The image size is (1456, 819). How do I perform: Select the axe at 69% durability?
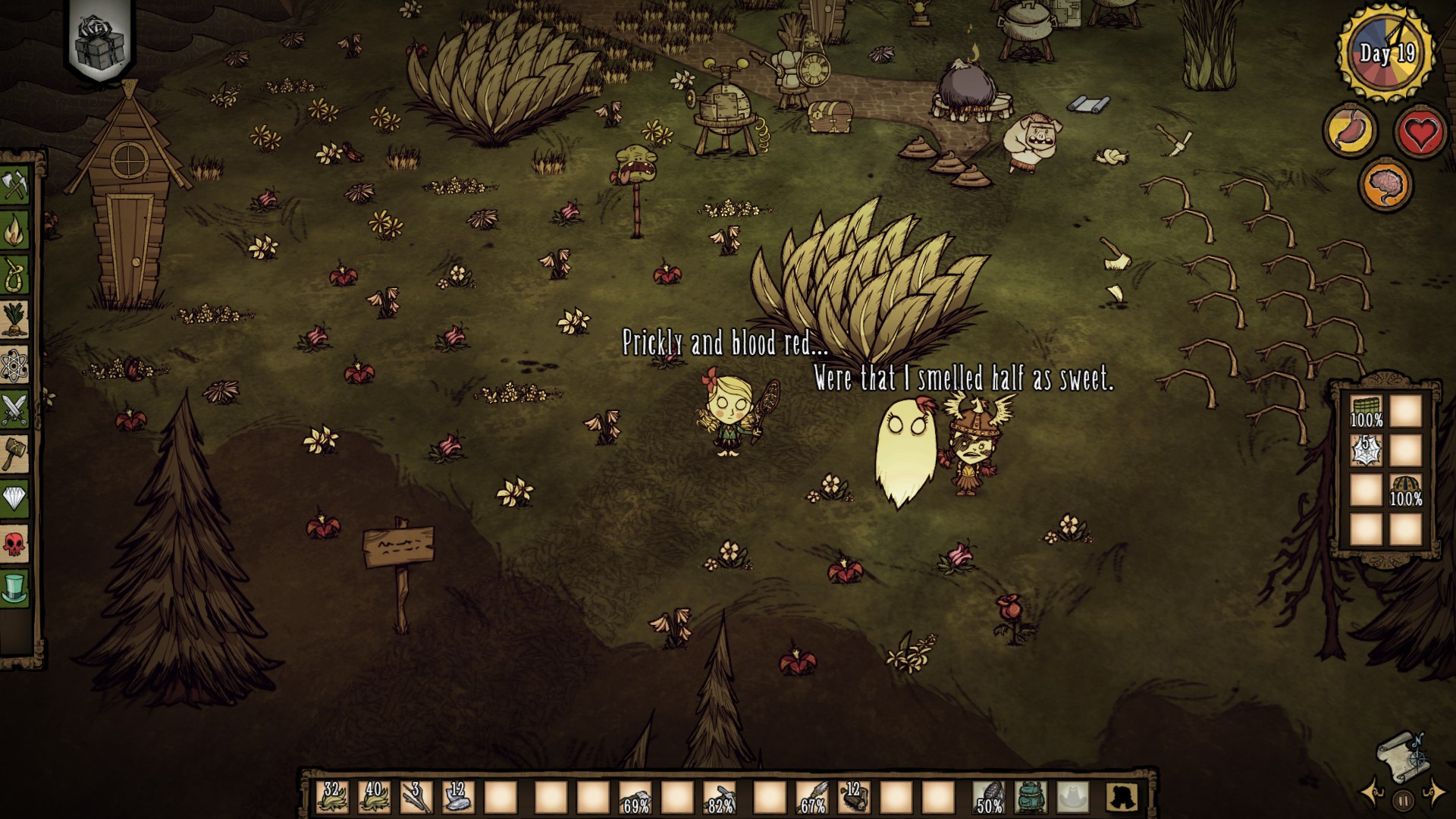635,796
